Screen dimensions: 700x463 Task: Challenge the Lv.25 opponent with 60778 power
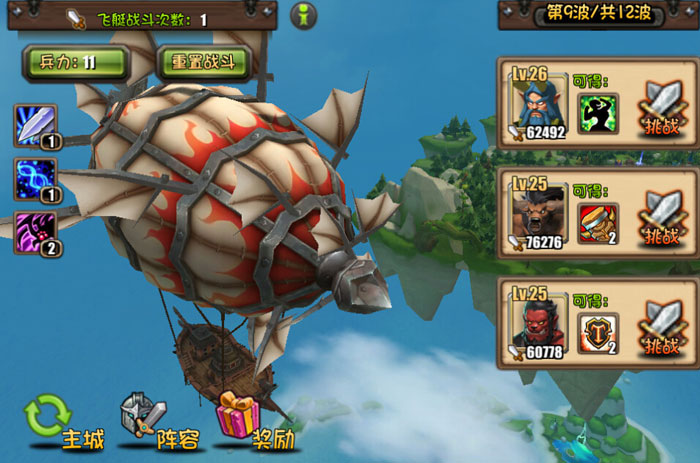[x=662, y=331]
